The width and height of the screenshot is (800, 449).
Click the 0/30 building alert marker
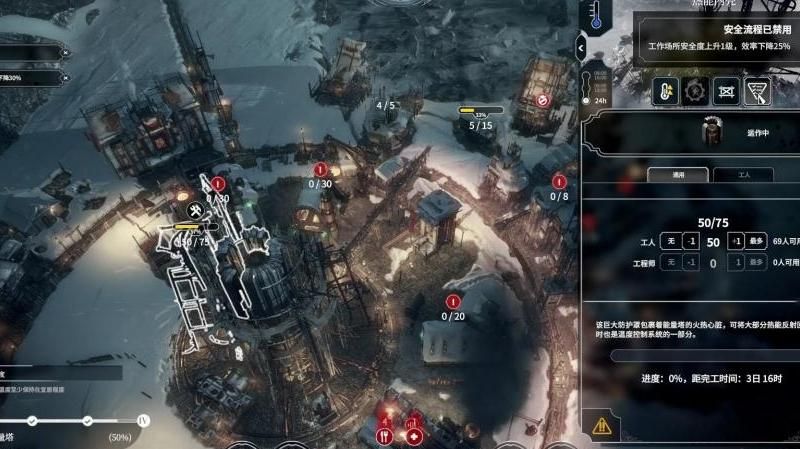(320, 171)
